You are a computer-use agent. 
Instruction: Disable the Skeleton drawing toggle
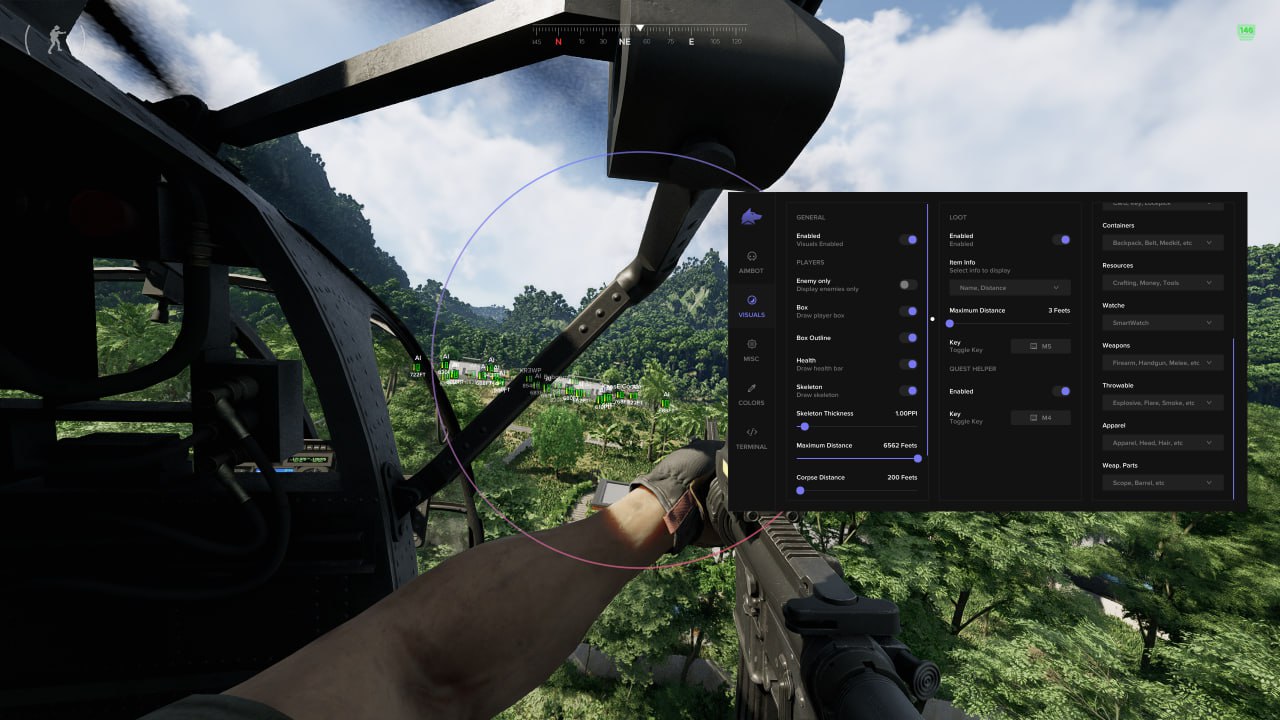[910, 390]
